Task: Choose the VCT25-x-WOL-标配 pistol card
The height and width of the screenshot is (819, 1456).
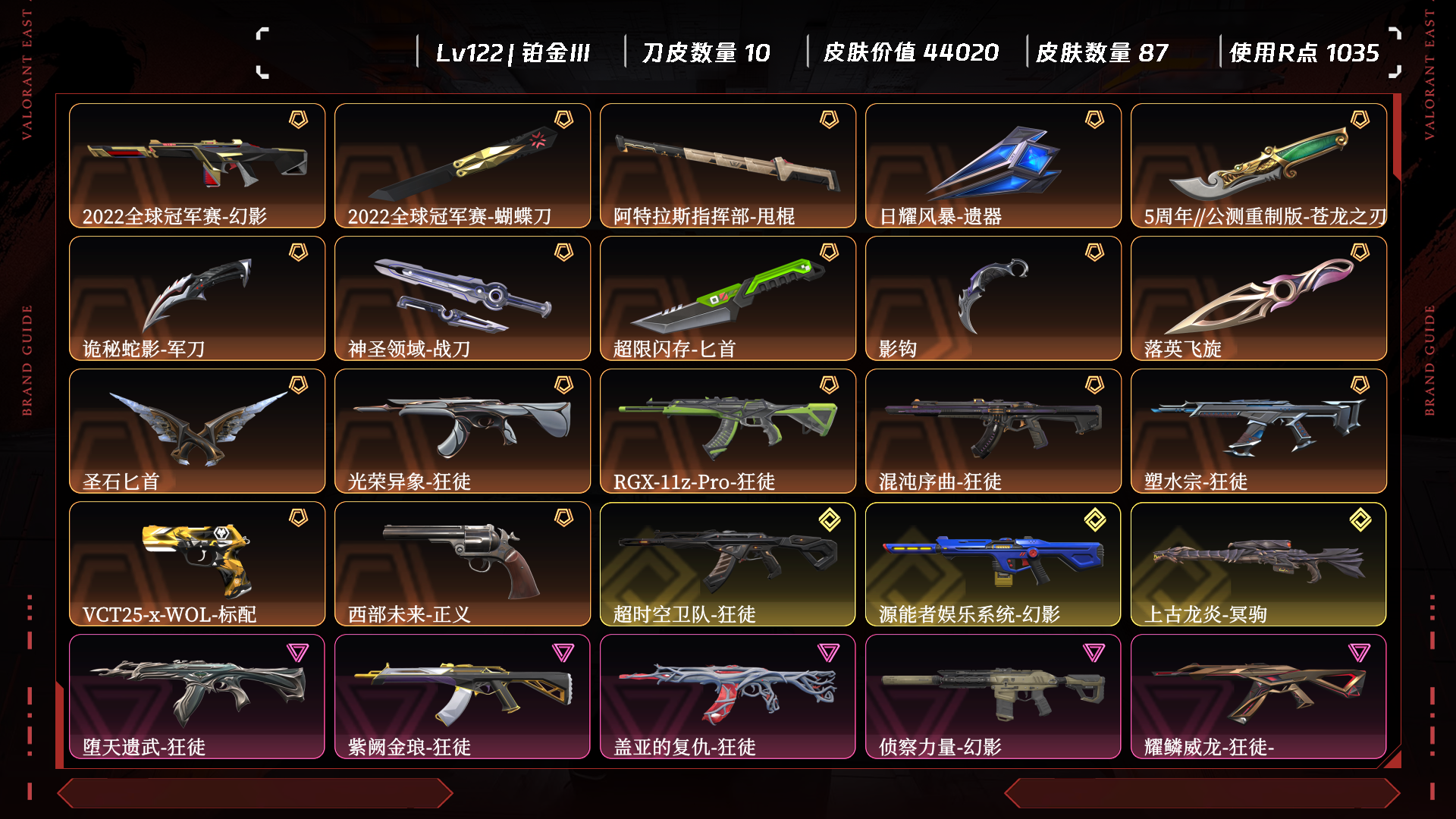Action: pyautogui.click(x=197, y=563)
